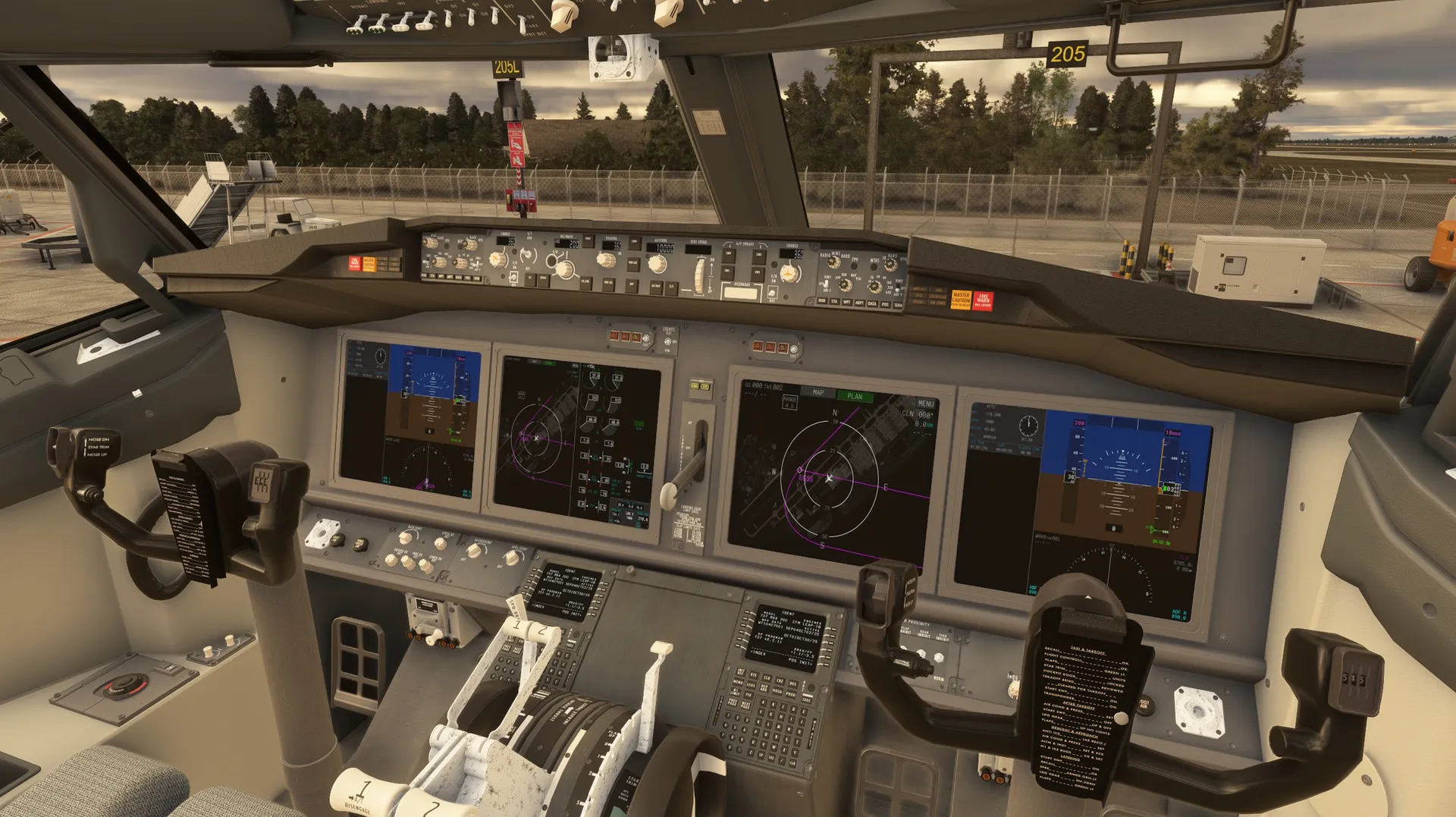
Task: Click the autopilot DISENGAGE bar
Action: (x=741, y=294)
